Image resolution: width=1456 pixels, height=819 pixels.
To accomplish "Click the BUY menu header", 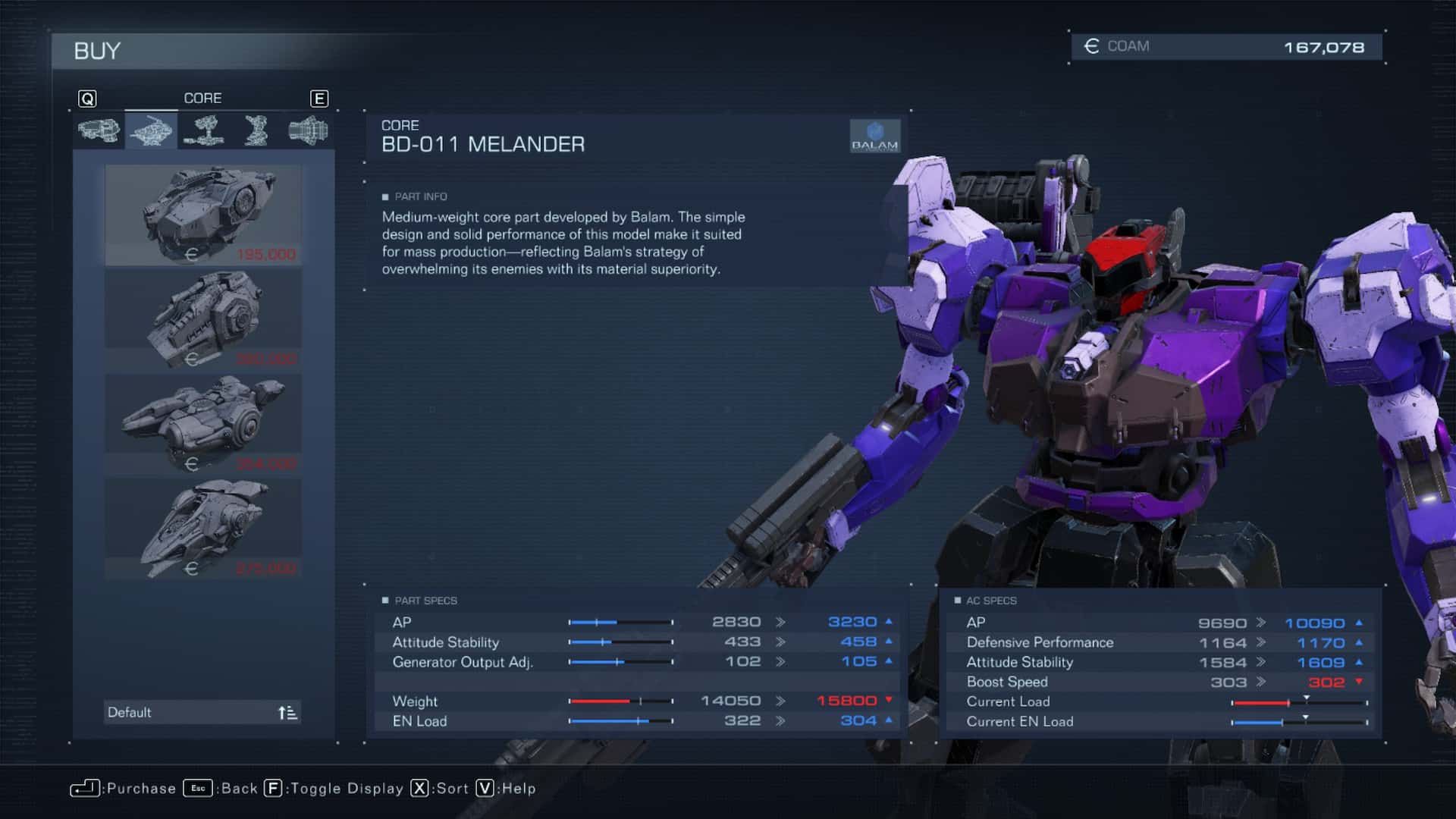I will 96,52.
